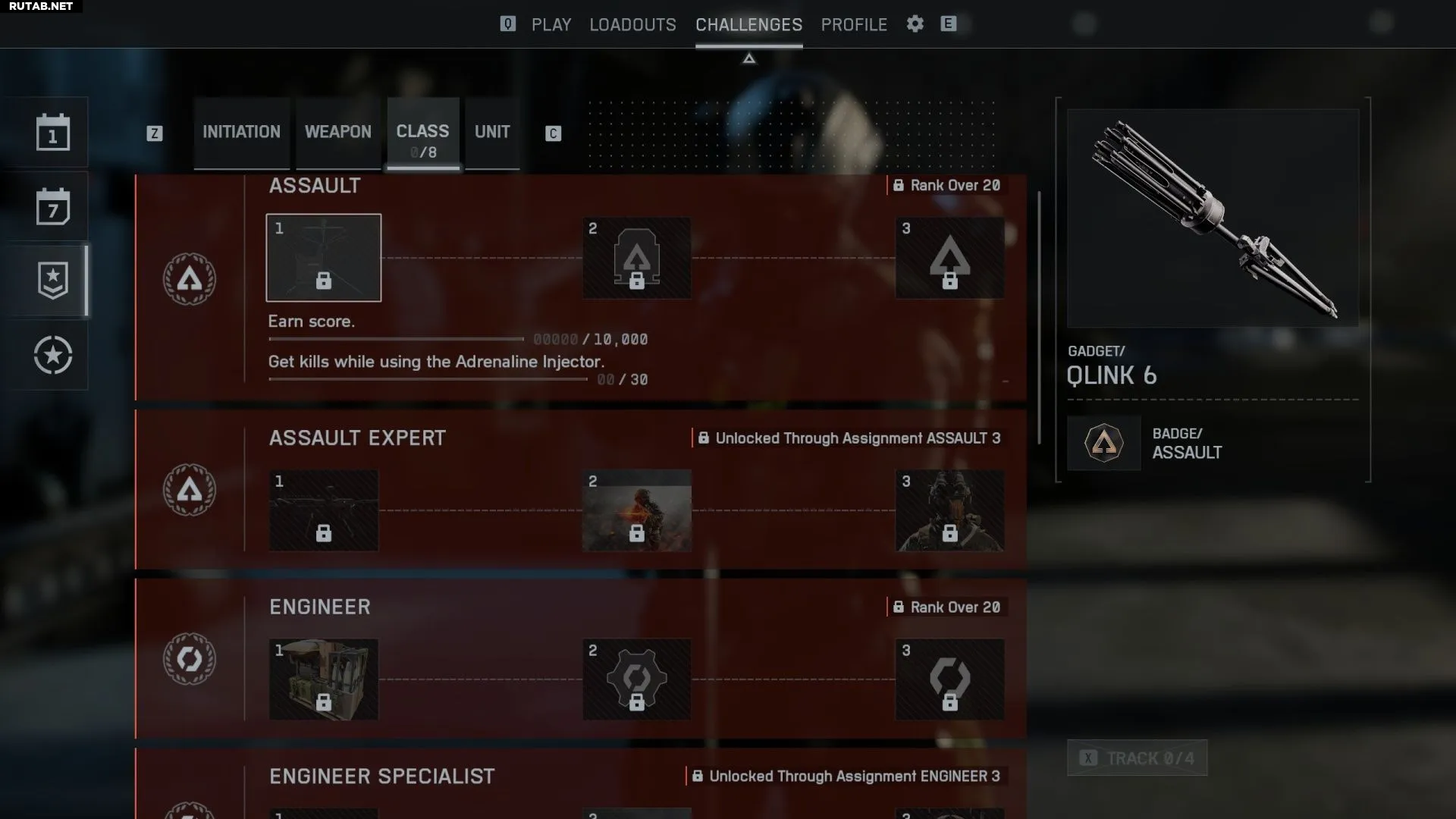Image resolution: width=1456 pixels, height=819 pixels.
Task: Open the Play menu
Action: pos(551,24)
